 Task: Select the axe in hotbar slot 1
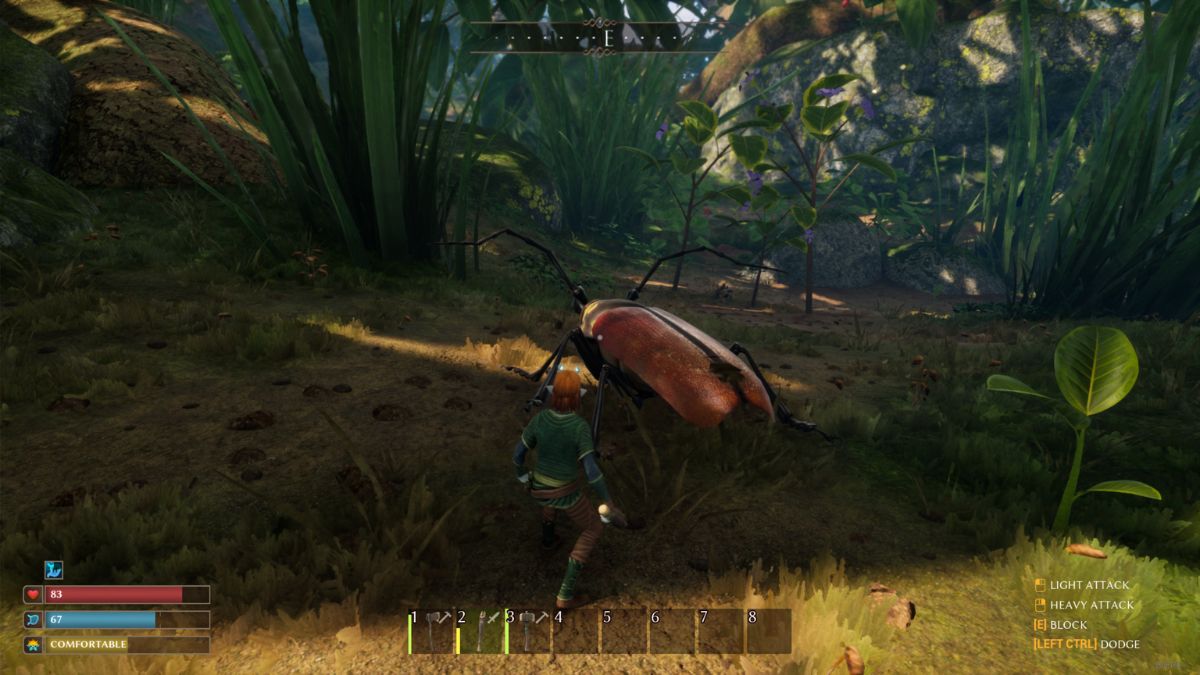click(432, 632)
